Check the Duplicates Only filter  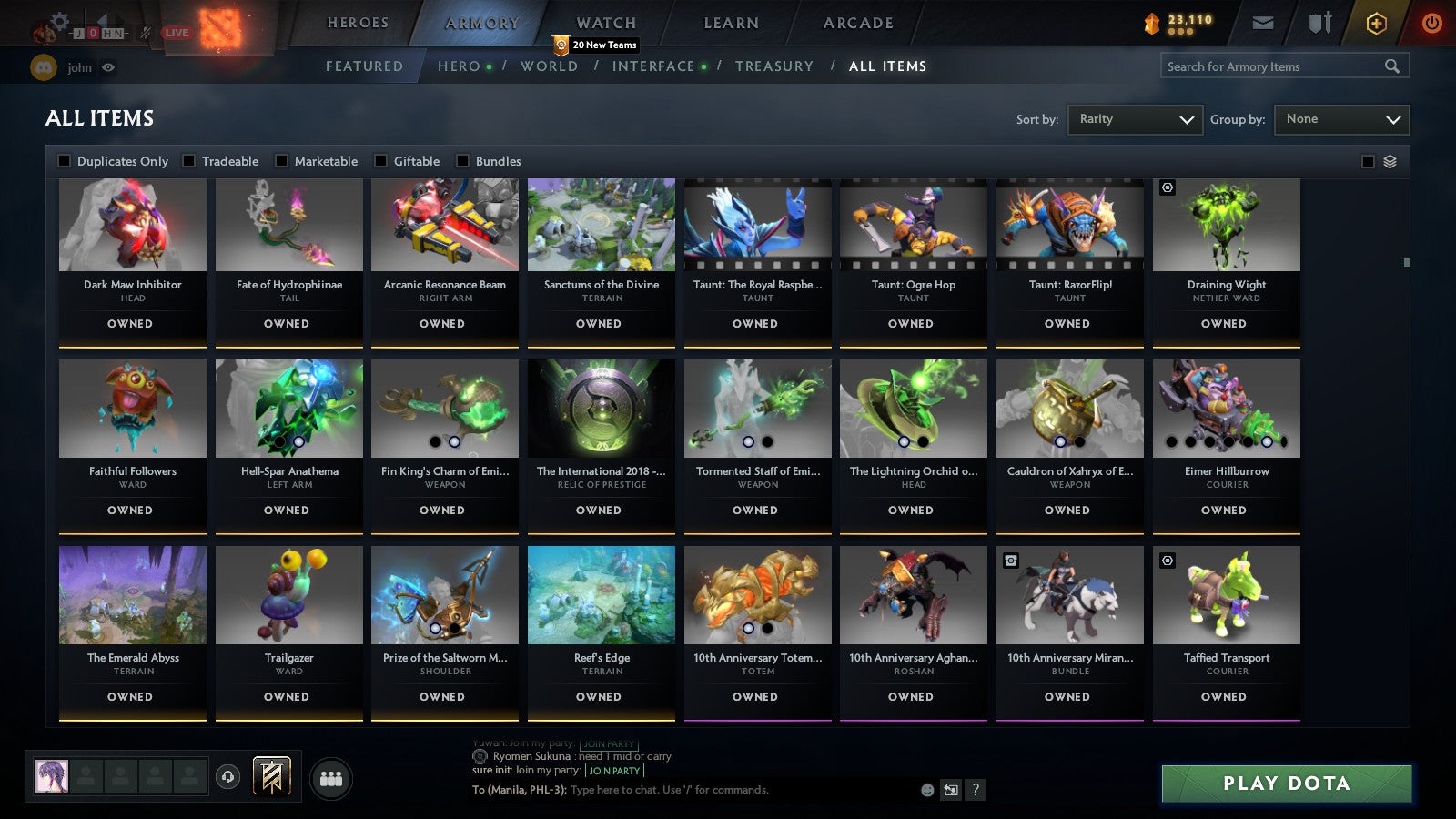(x=64, y=161)
